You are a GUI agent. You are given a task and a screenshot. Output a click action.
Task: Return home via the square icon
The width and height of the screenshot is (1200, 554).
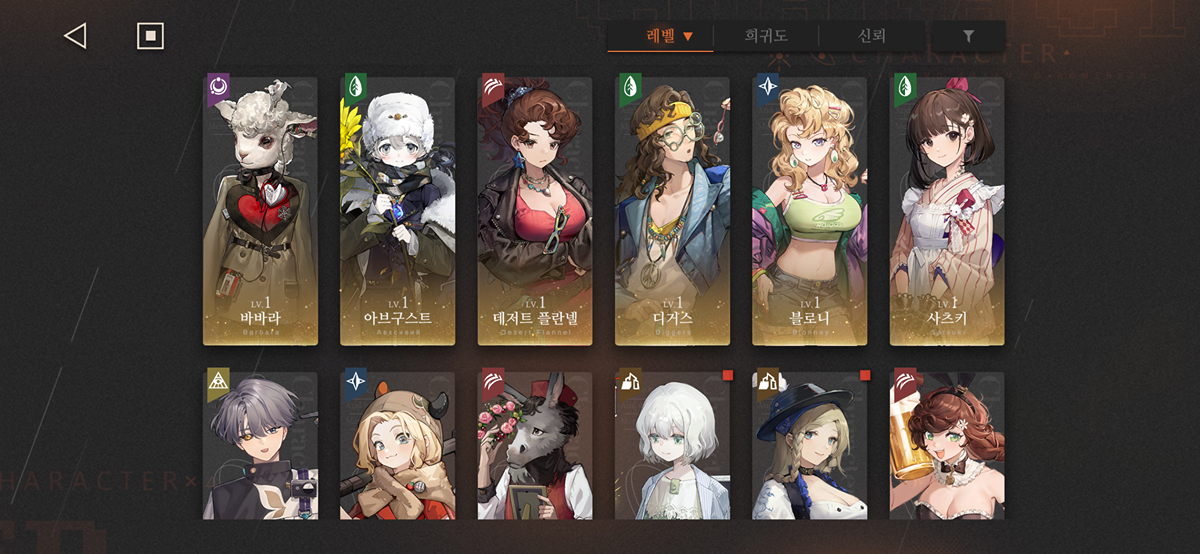tap(150, 36)
